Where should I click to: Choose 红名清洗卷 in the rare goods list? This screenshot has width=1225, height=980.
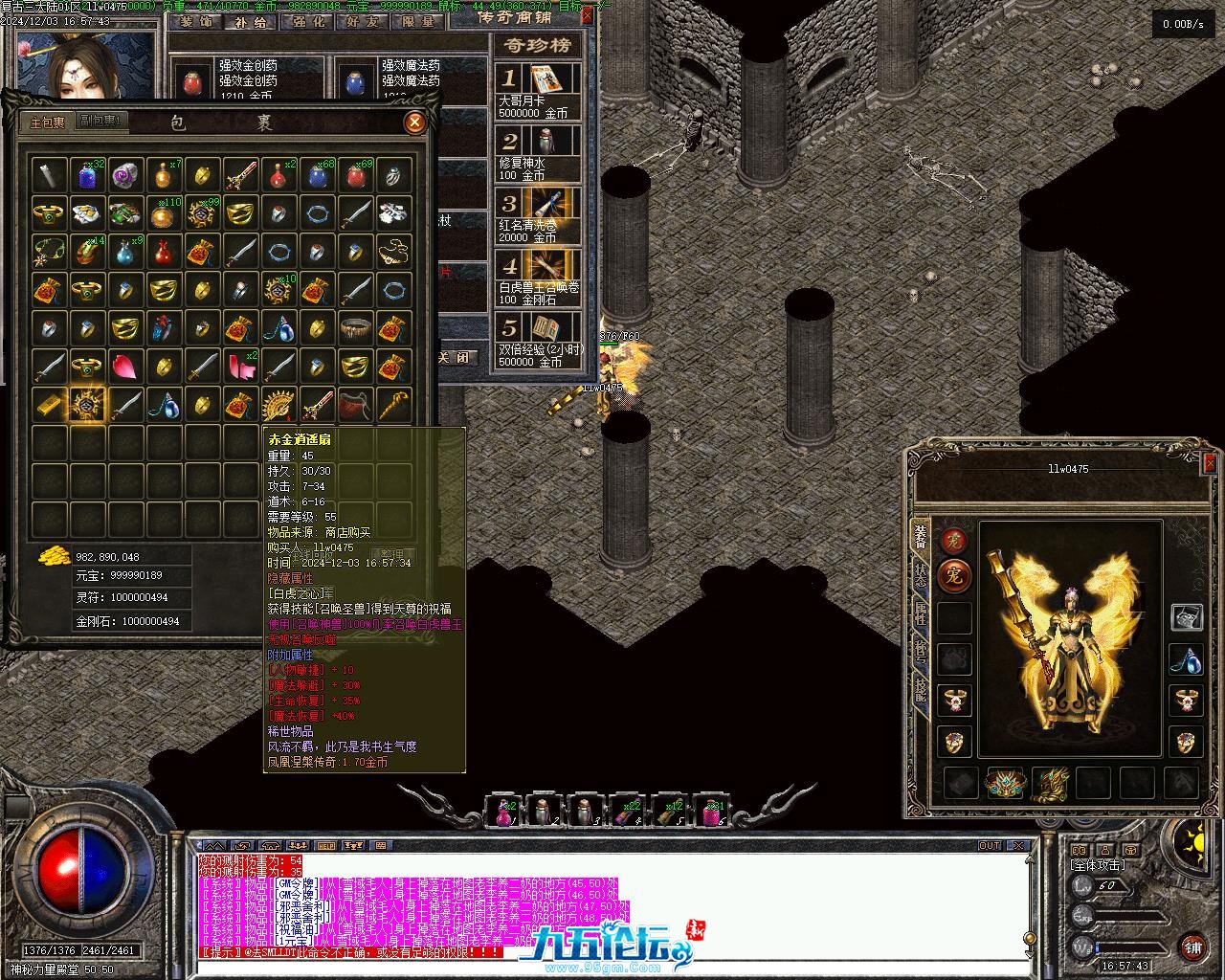pyautogui.click(x=539, y=214)
